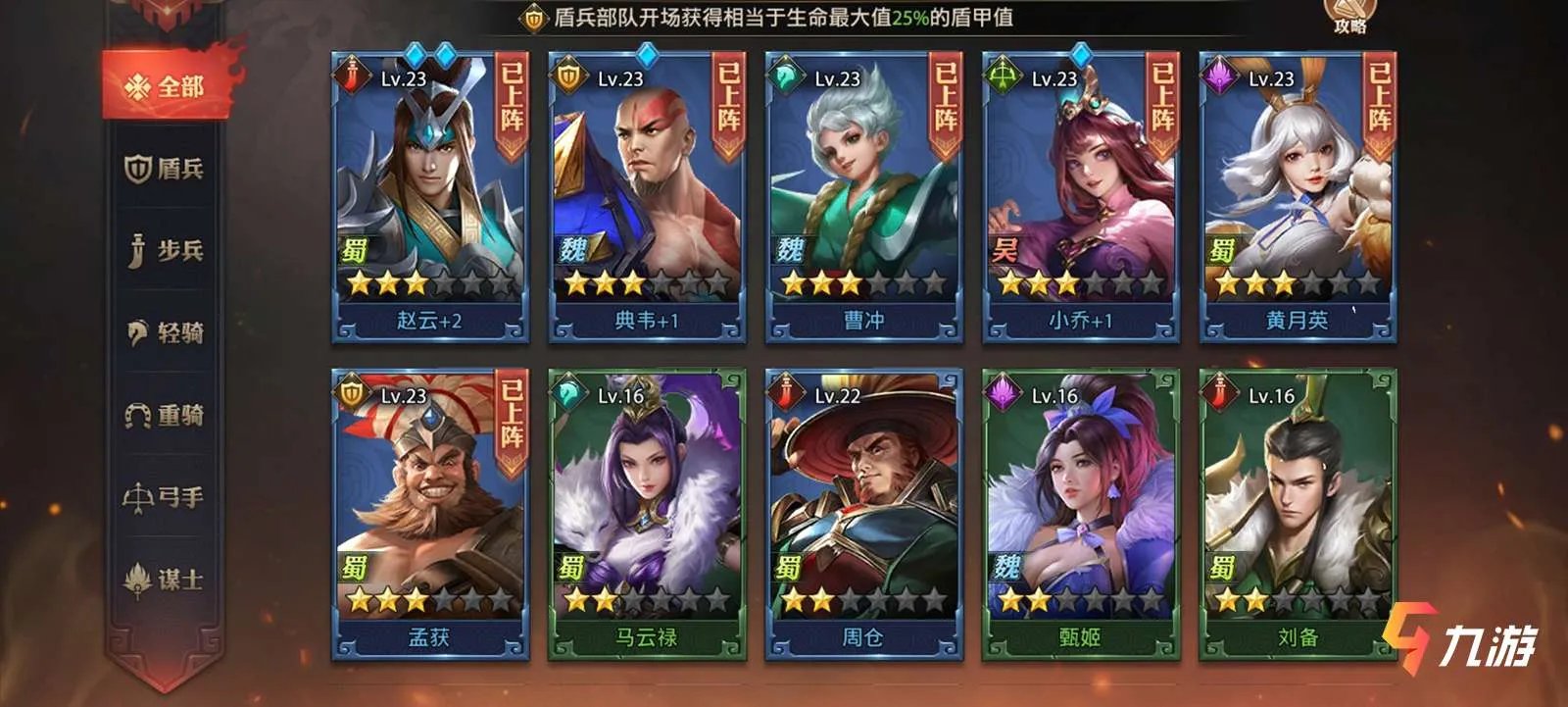Select the 步兵 infantry category

165,251
